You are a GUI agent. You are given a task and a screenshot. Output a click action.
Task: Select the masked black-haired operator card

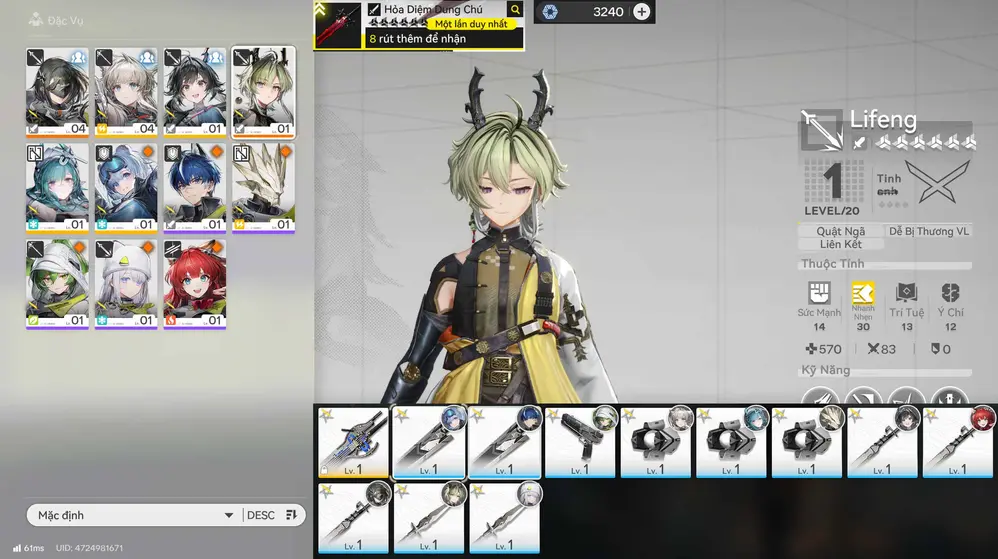pos(57,92)
